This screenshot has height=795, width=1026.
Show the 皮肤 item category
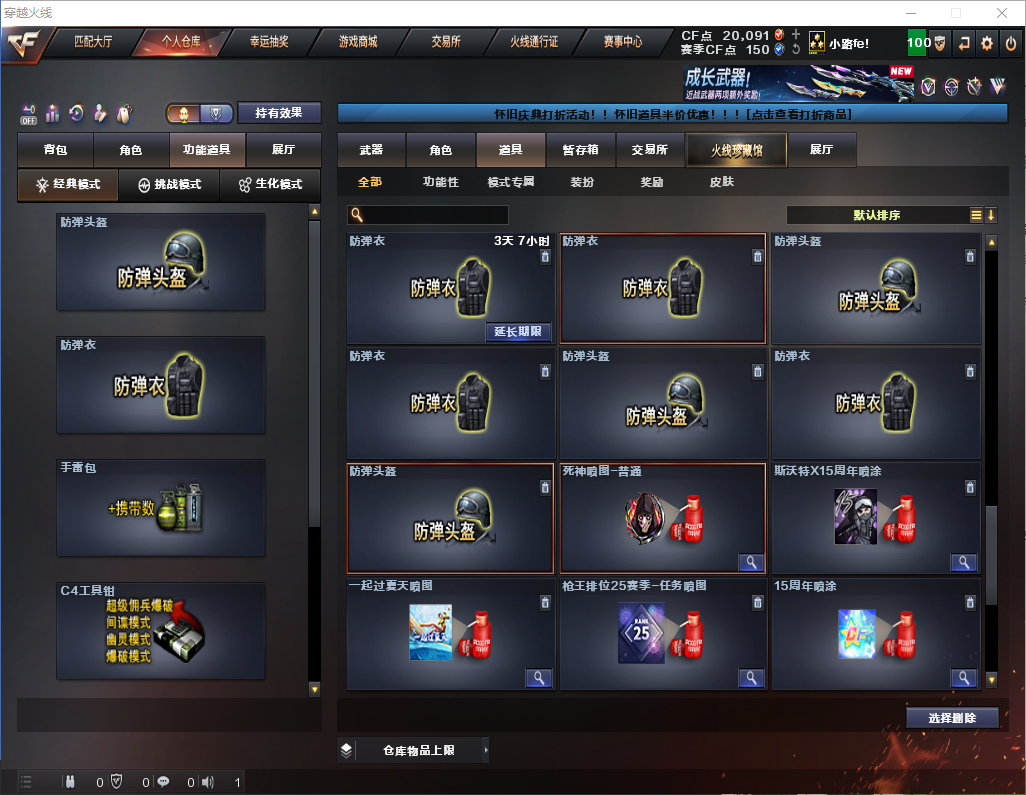721,182
